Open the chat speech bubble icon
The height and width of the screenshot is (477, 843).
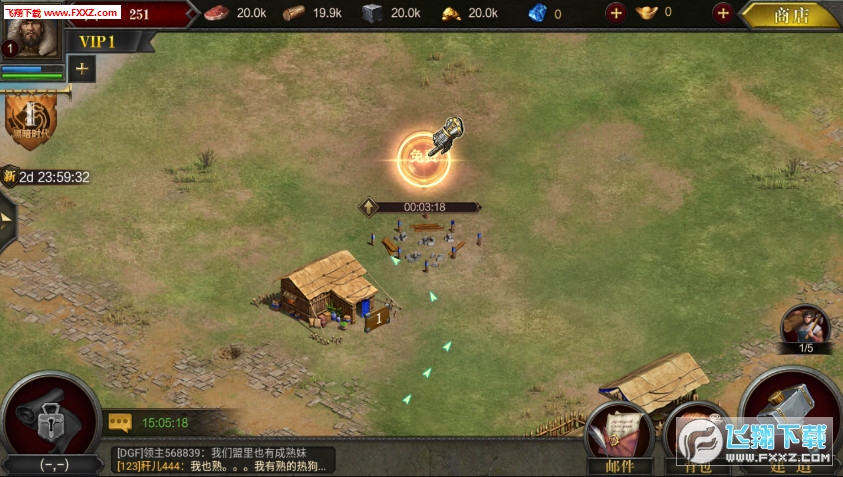(120, 423)
